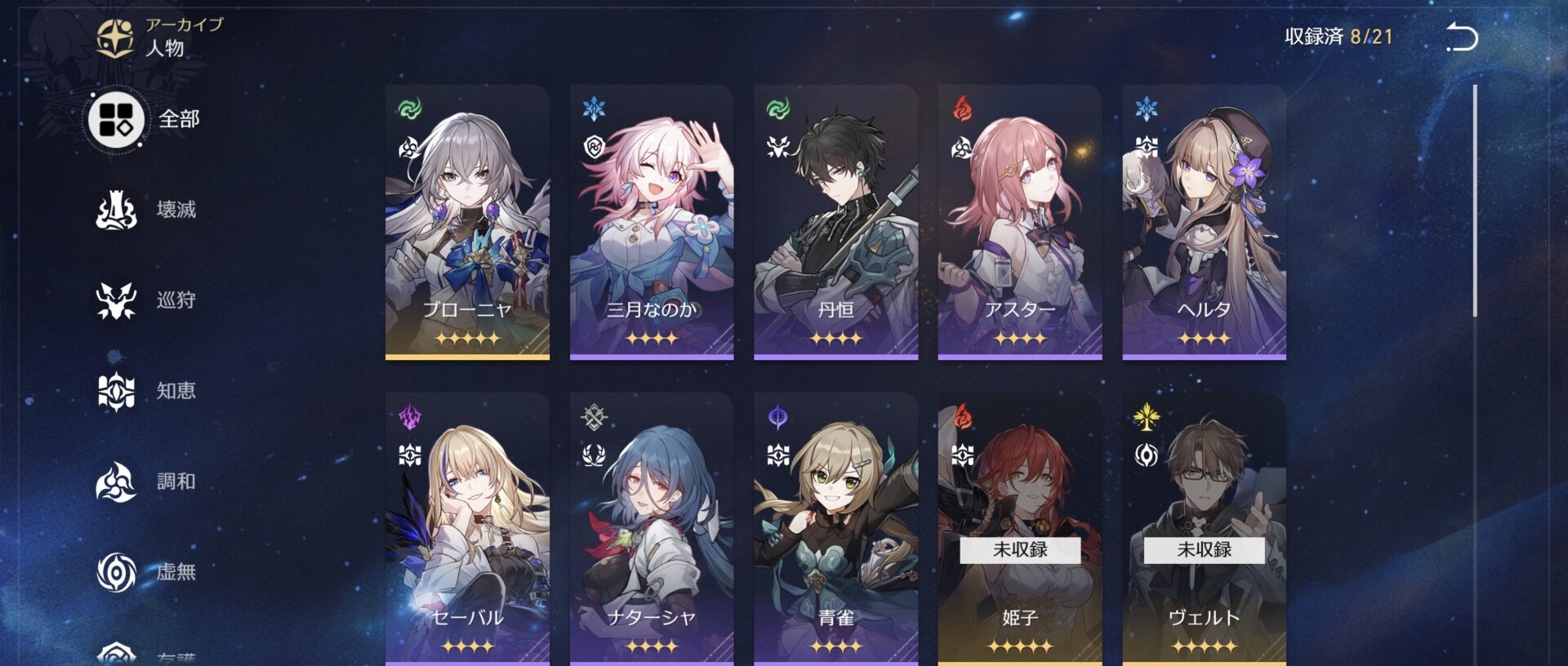Open ナターシャ character card
The width and height of the screenshot is (1568, 666).
tap(651, 529)
